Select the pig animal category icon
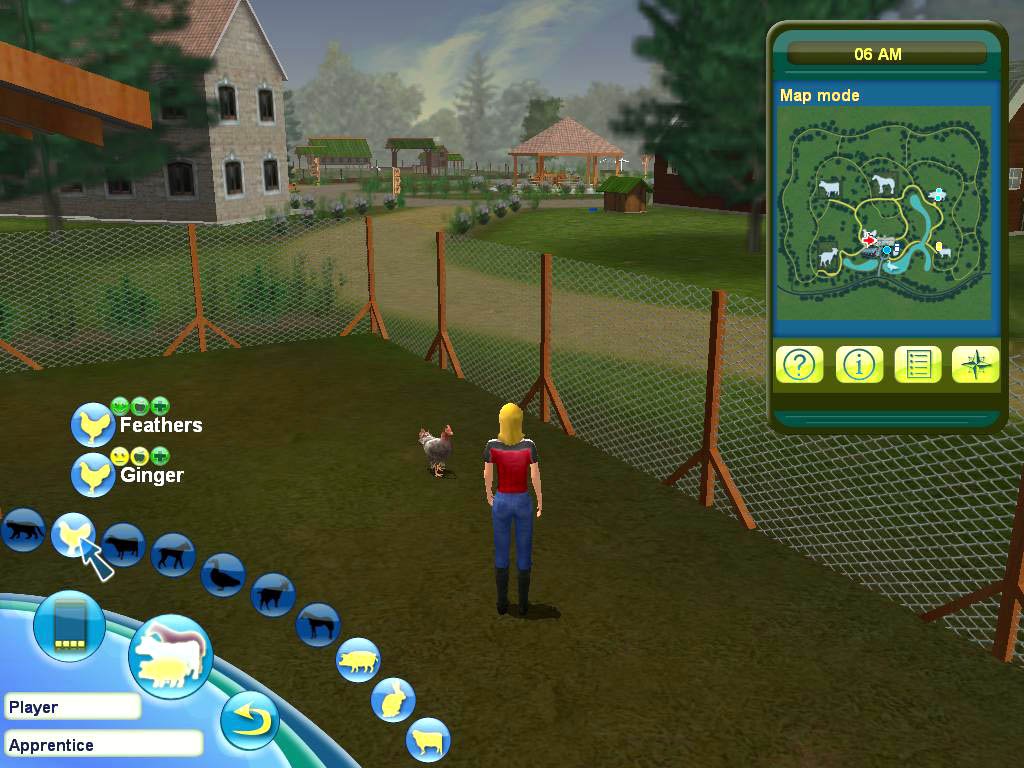This screenshot has height=768, width=1024. (357, 660)
